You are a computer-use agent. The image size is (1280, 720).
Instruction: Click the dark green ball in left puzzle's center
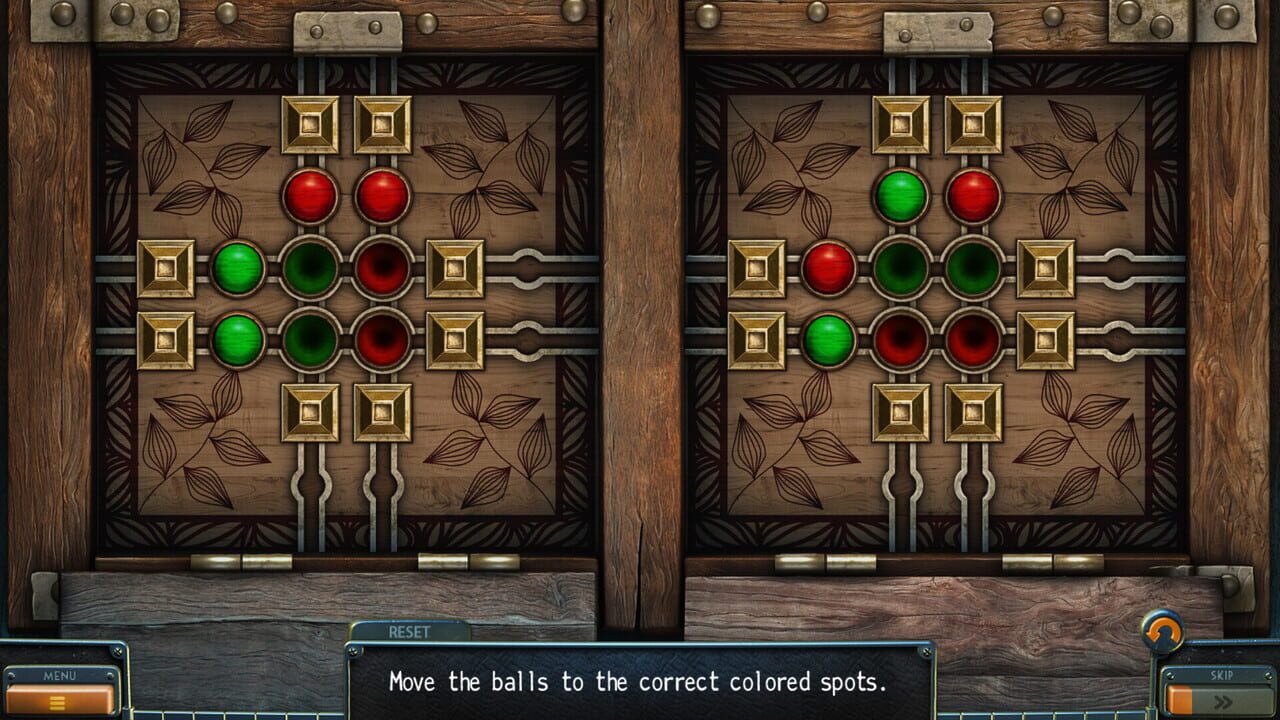pos(309,270)
